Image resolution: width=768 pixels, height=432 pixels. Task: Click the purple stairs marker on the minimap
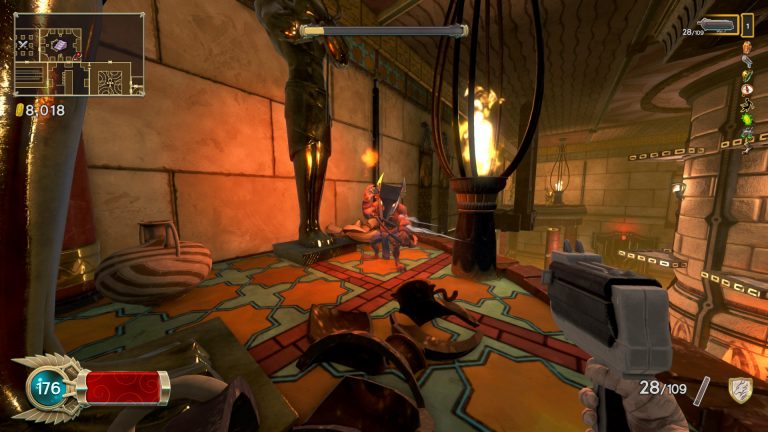(60, 46)
